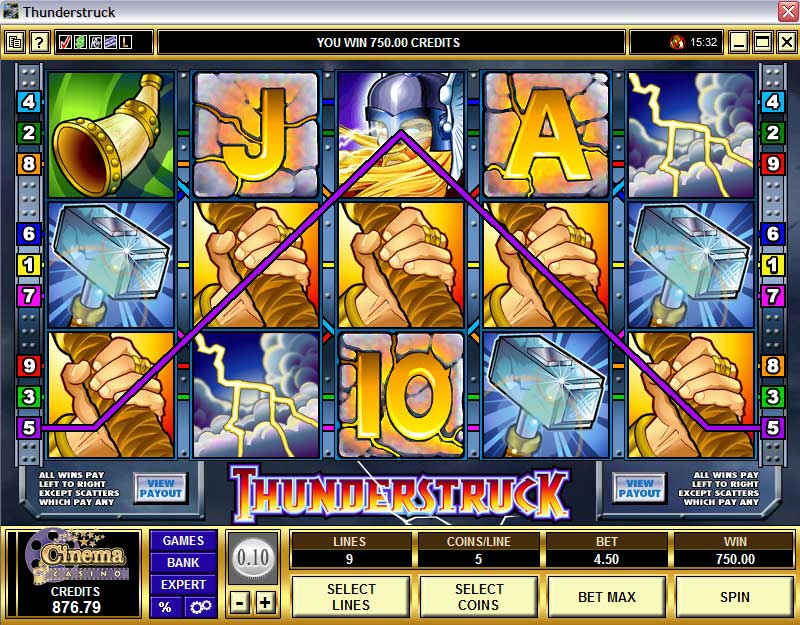Screen dimensions: 800x625
Task: Minimize the game using the gold toolbar button
Action: (739, 42)
